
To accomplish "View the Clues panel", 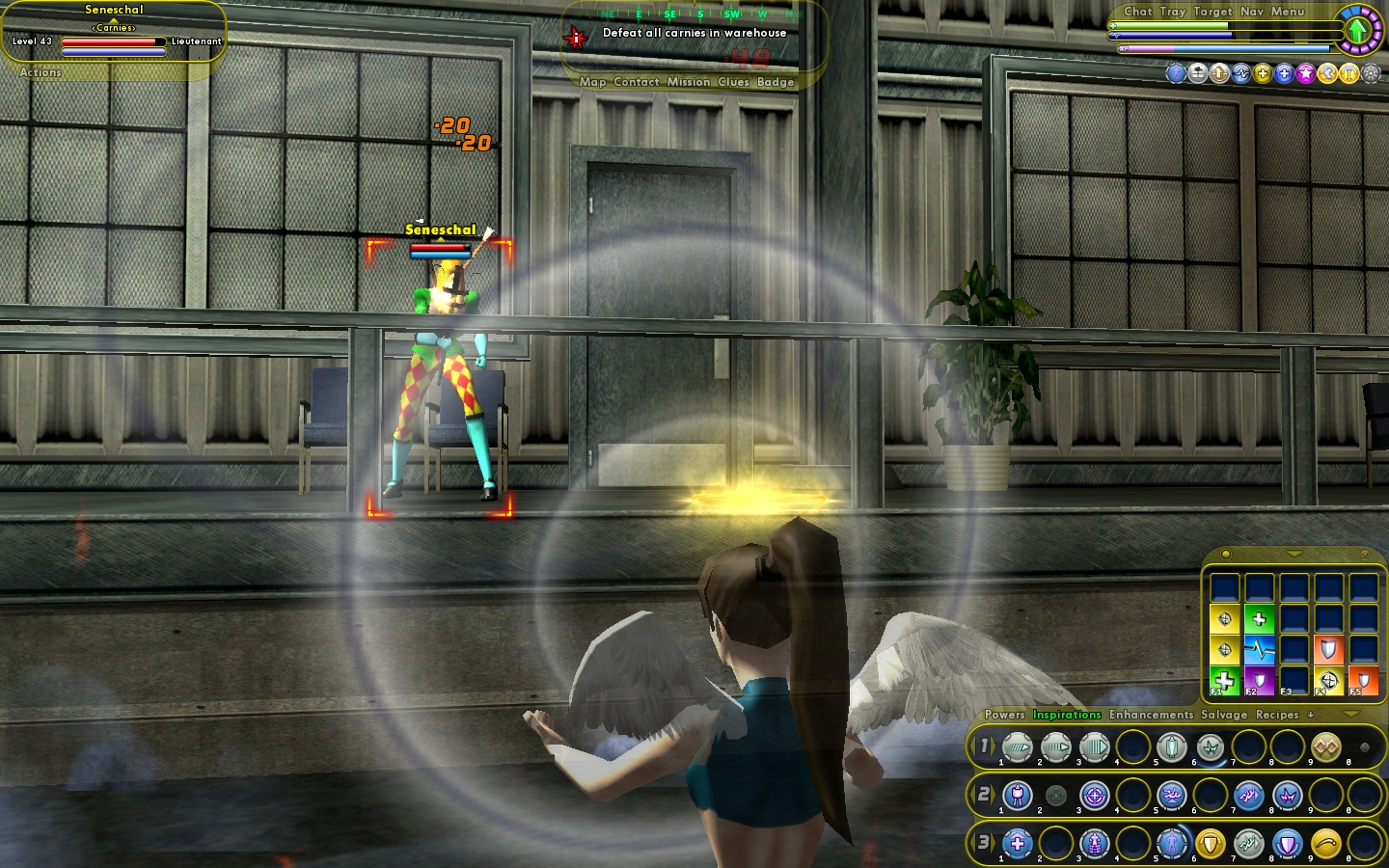I will click(x=733, y=82).
